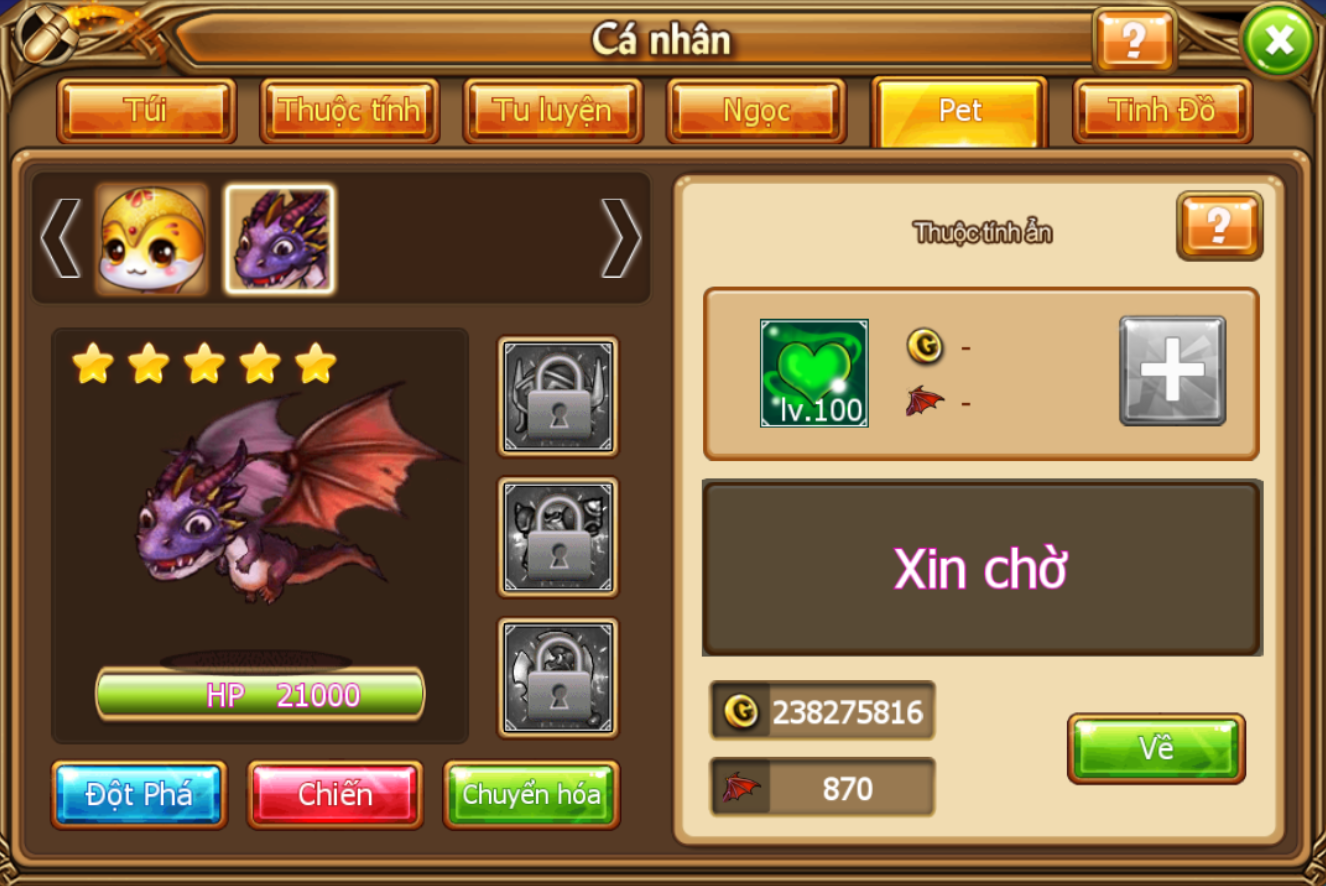Go to the Tu luyện tab
Image resolution: width=1326 pixels, height=886 pixels.
point(552,110)
